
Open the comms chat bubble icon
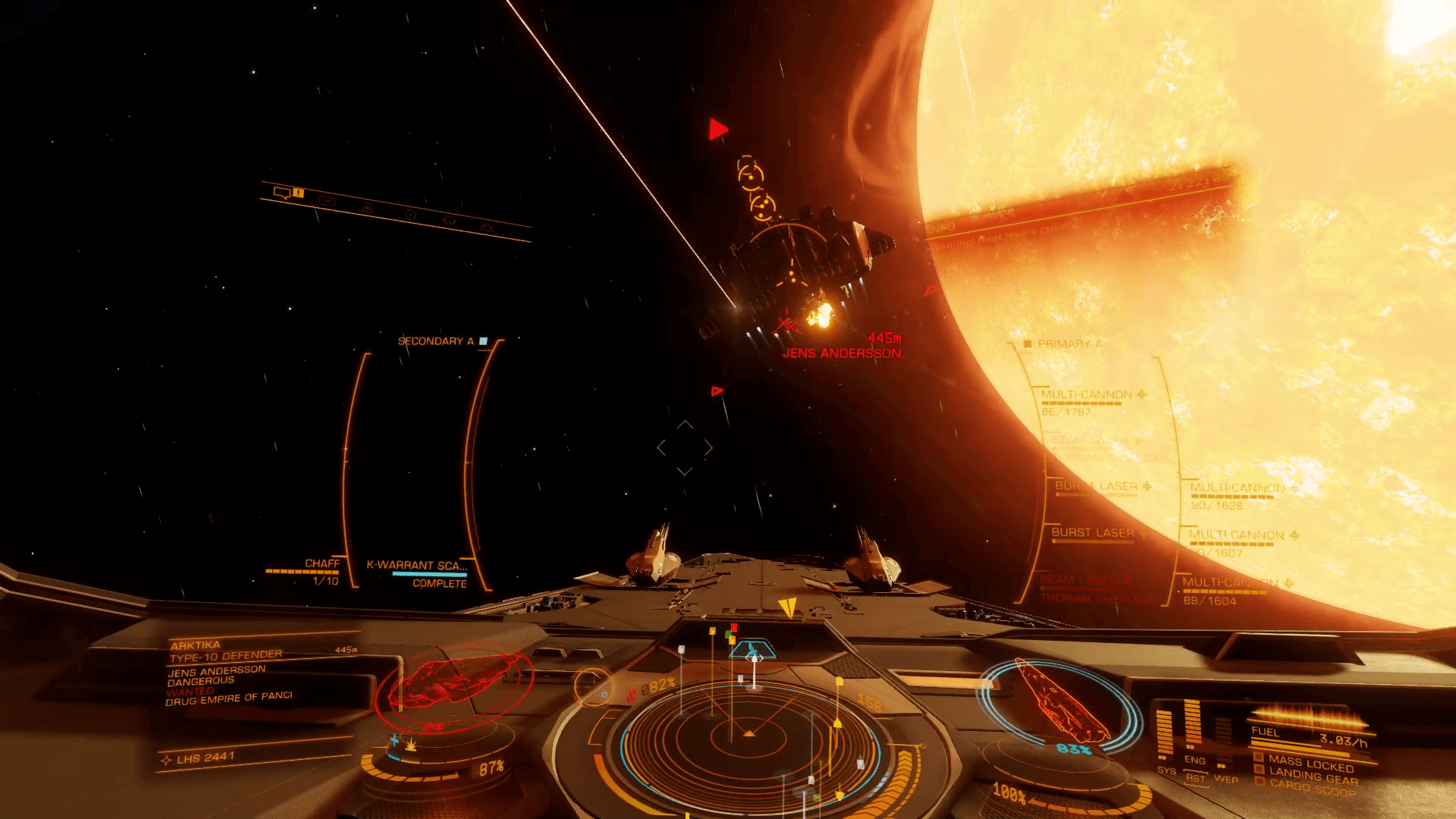(x=282, y=193)
